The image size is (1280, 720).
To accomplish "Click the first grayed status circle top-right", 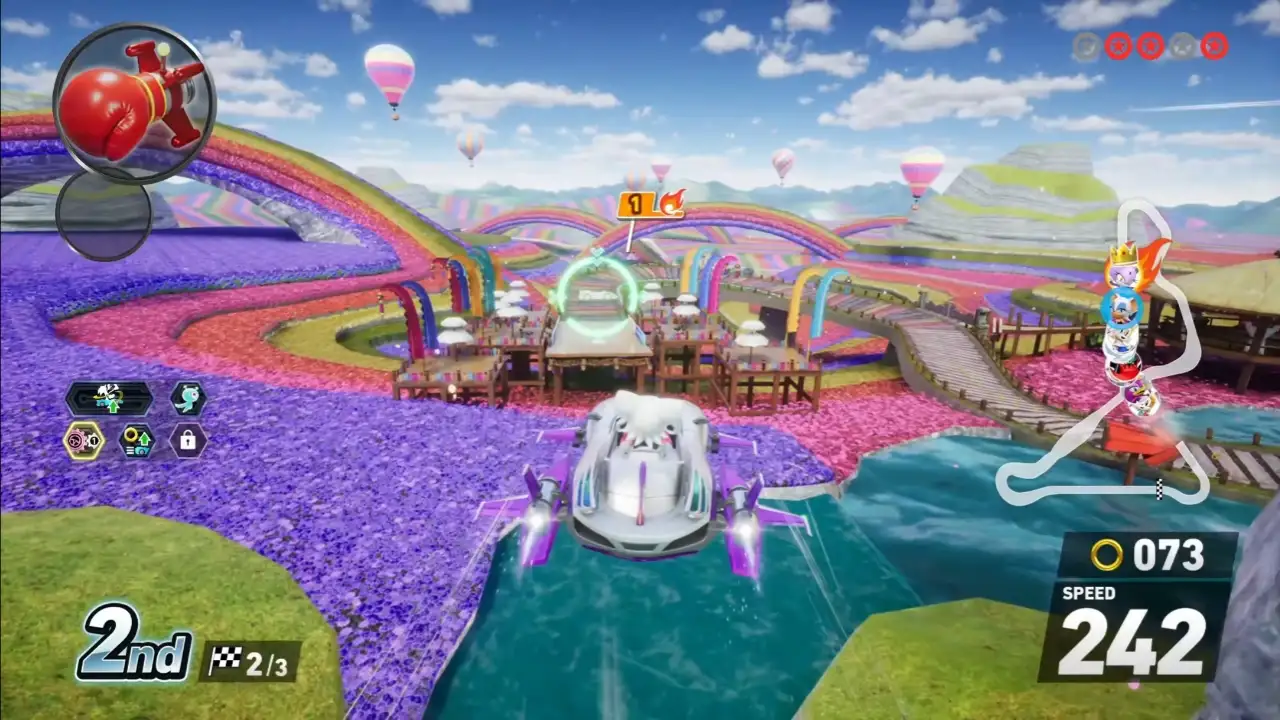I will click(1085, 44).
